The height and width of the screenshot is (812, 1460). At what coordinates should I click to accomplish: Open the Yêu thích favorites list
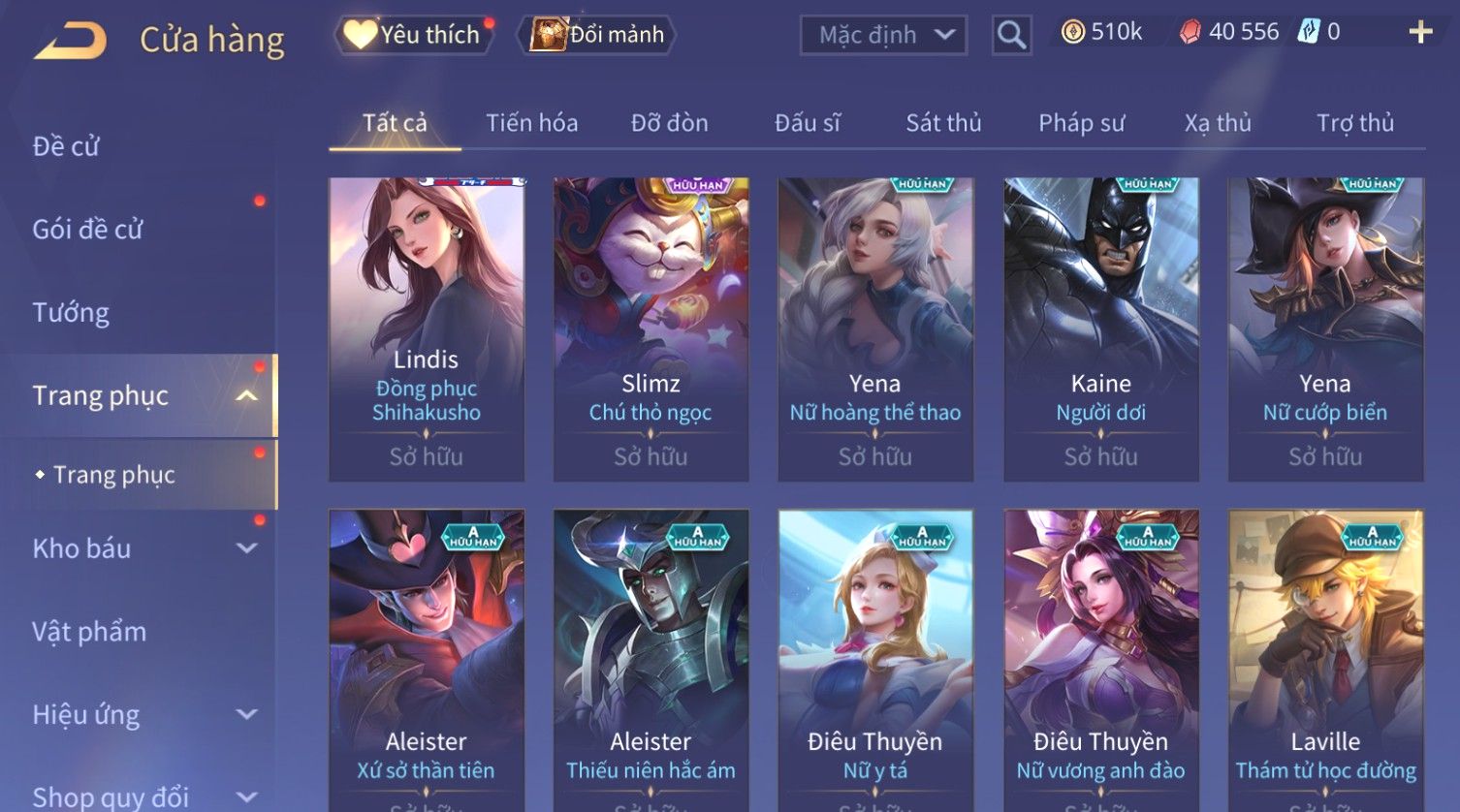click(415, 35)
